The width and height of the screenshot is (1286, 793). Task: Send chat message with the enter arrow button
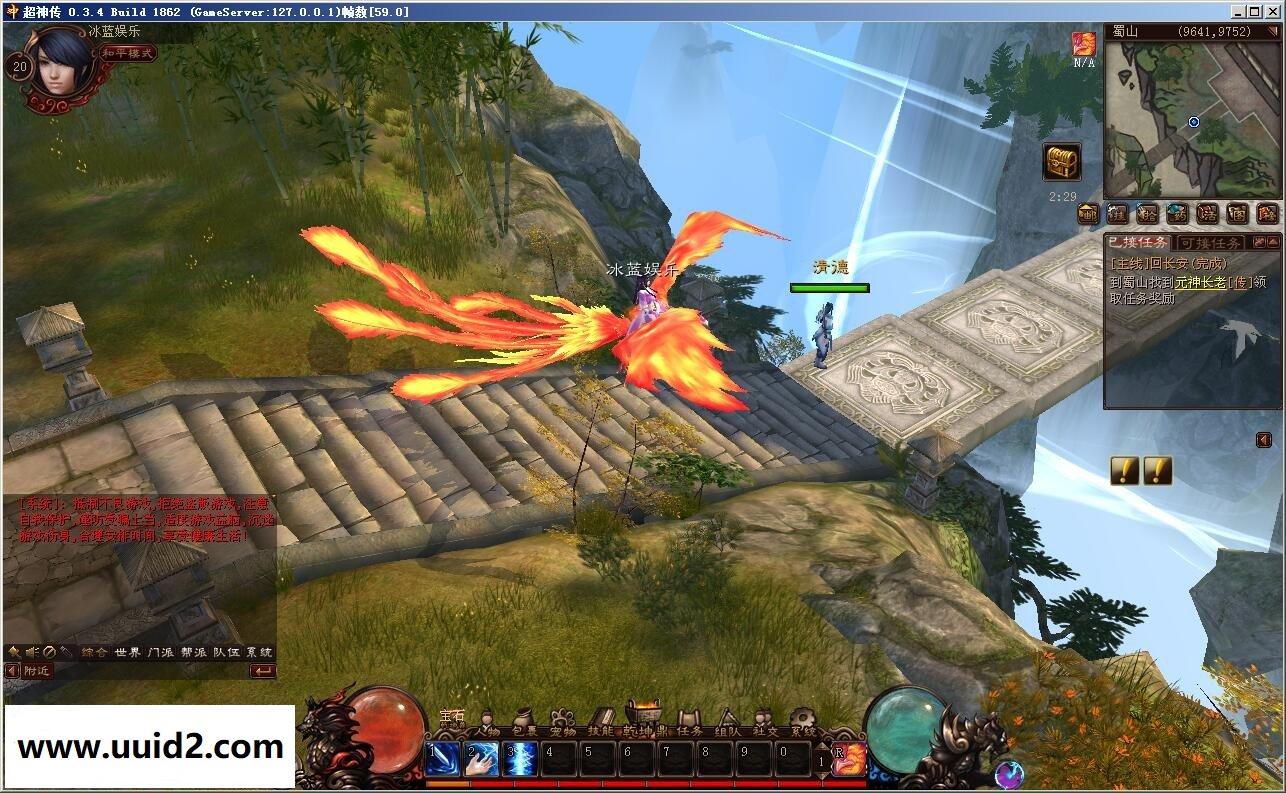point(263,671)
